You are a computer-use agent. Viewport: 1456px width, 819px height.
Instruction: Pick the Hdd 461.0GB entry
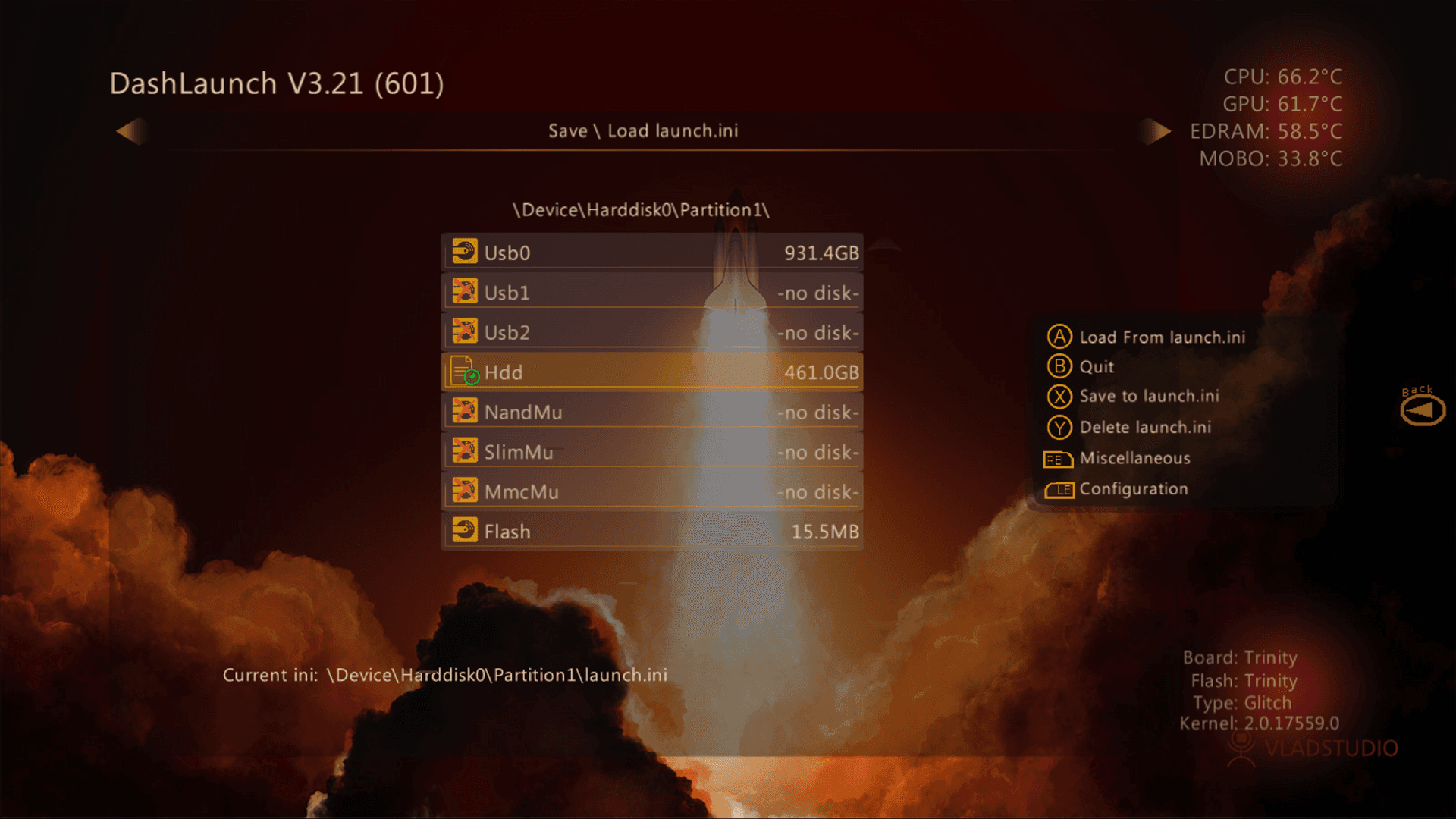pyautogui.click(x=651, y=372)
